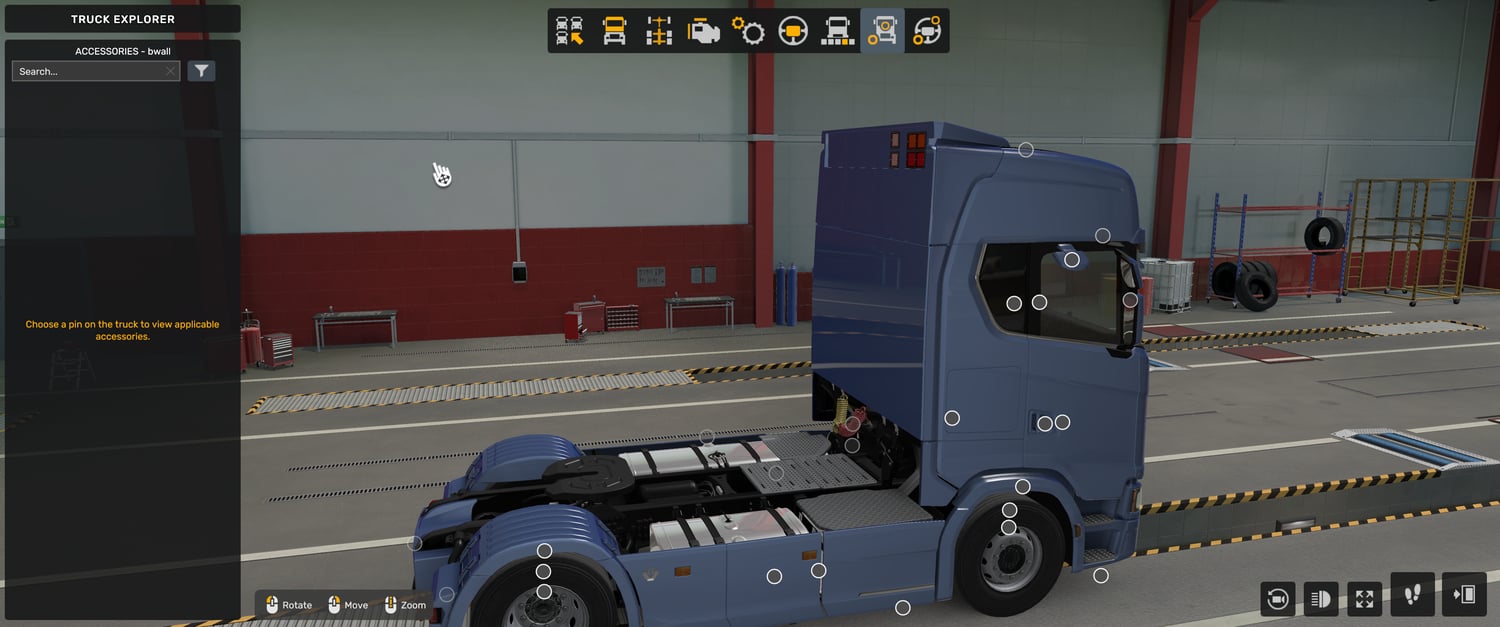Reset the camera with the rotating camera button
1500x627 pixels.
pyautogui.click(x=1277, y=599)
